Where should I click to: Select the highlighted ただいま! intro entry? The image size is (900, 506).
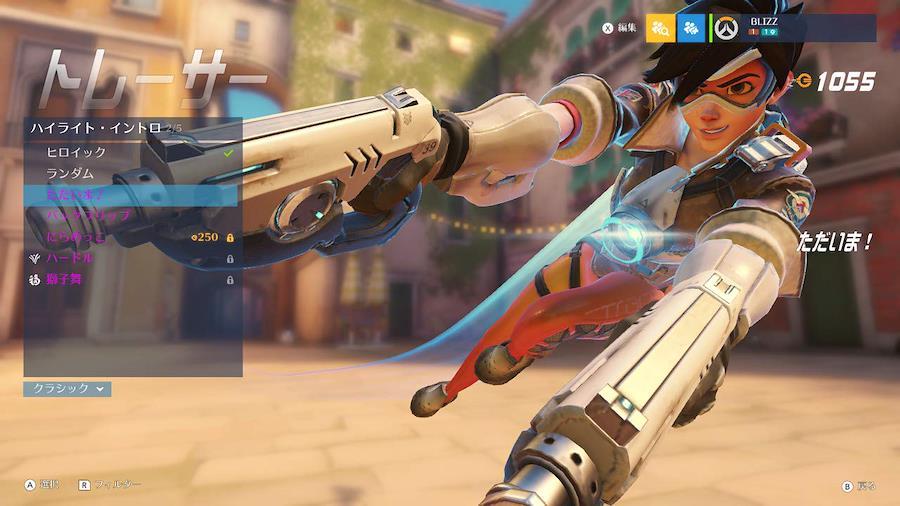tap(130, 195)
